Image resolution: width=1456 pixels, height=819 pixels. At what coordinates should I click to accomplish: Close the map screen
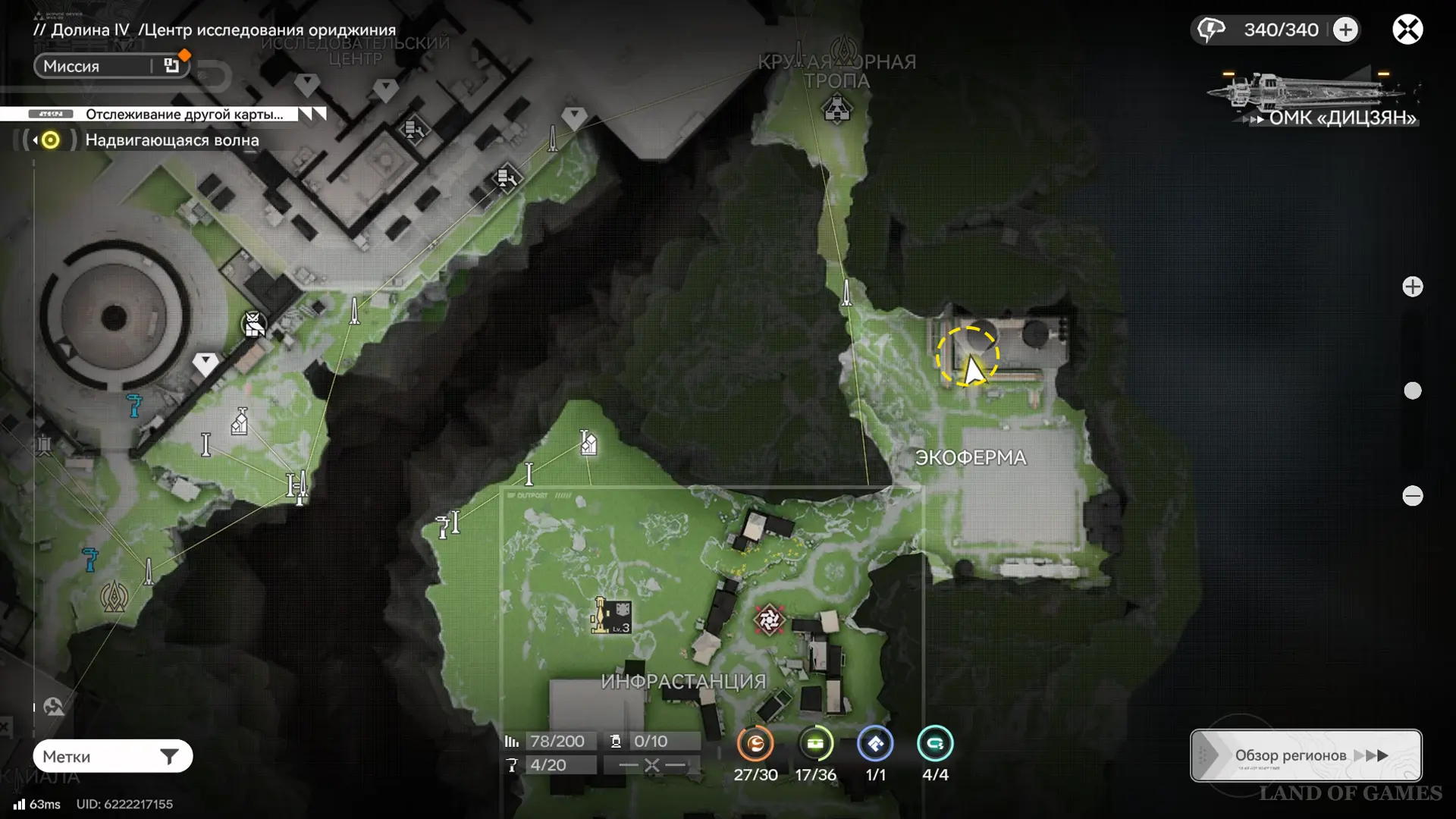[1407, 30]
